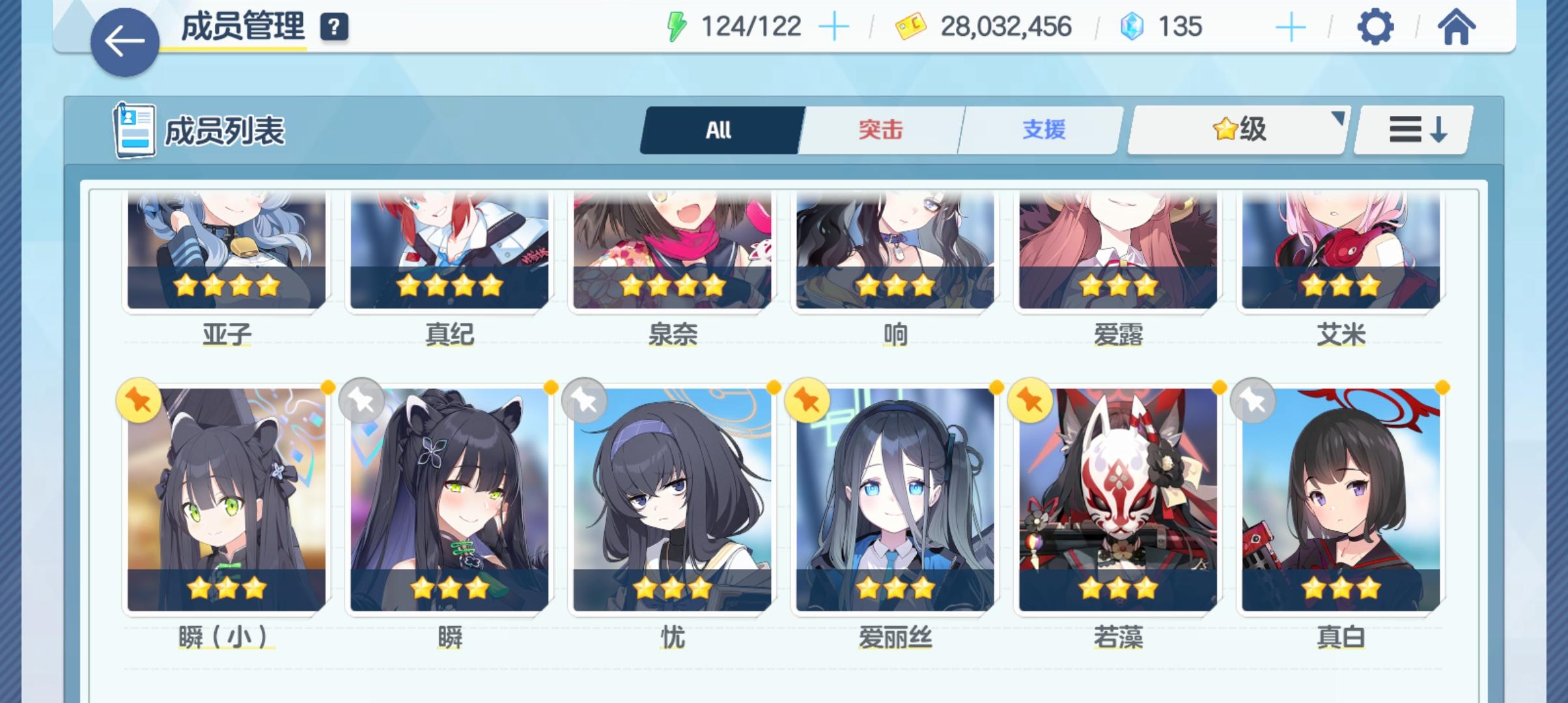The image size is (1568, 703).
Task: Click the blue pyroxene gem icon
Action: (1131, 27)
